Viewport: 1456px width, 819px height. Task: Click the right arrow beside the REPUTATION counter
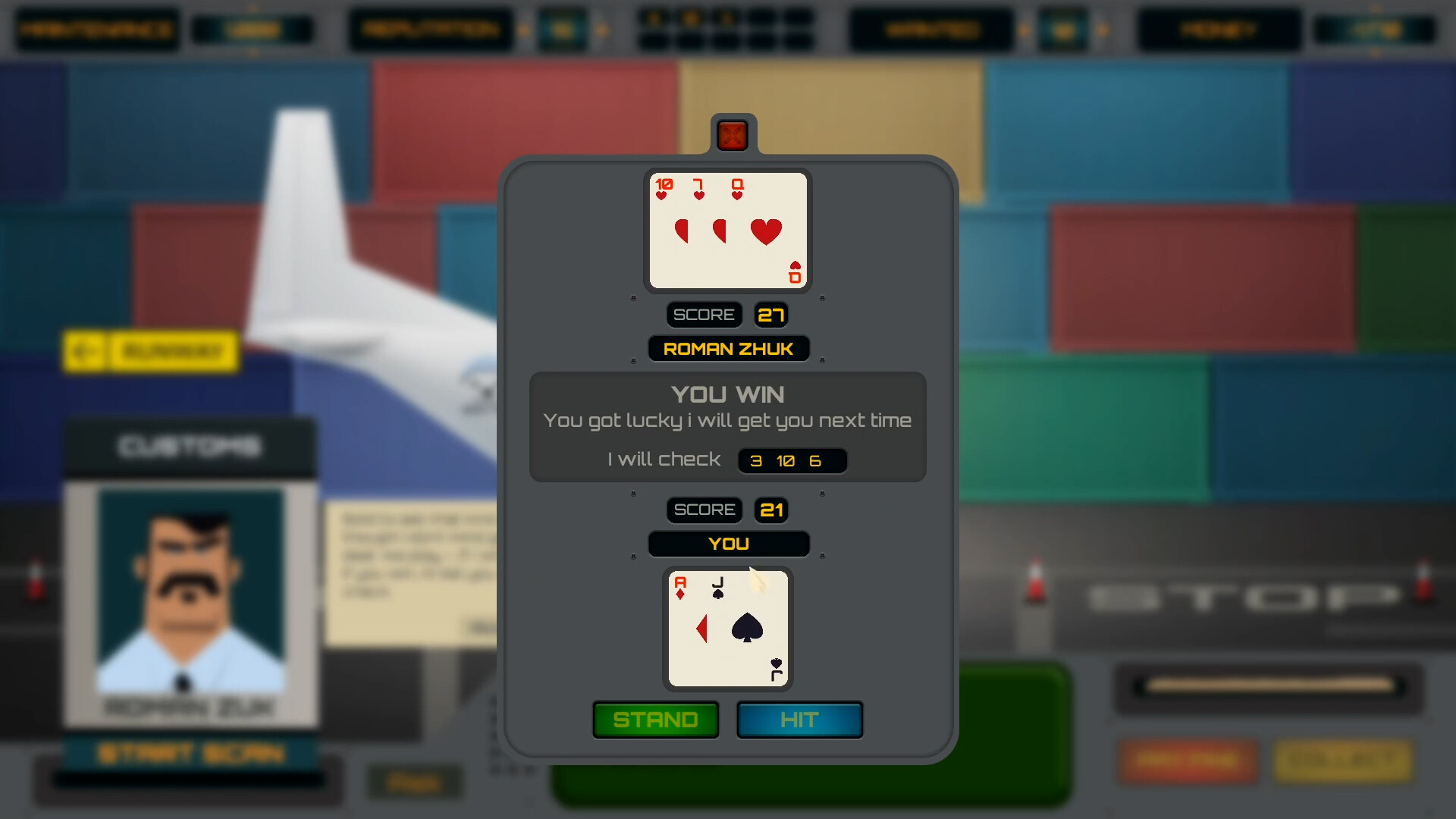603,30
